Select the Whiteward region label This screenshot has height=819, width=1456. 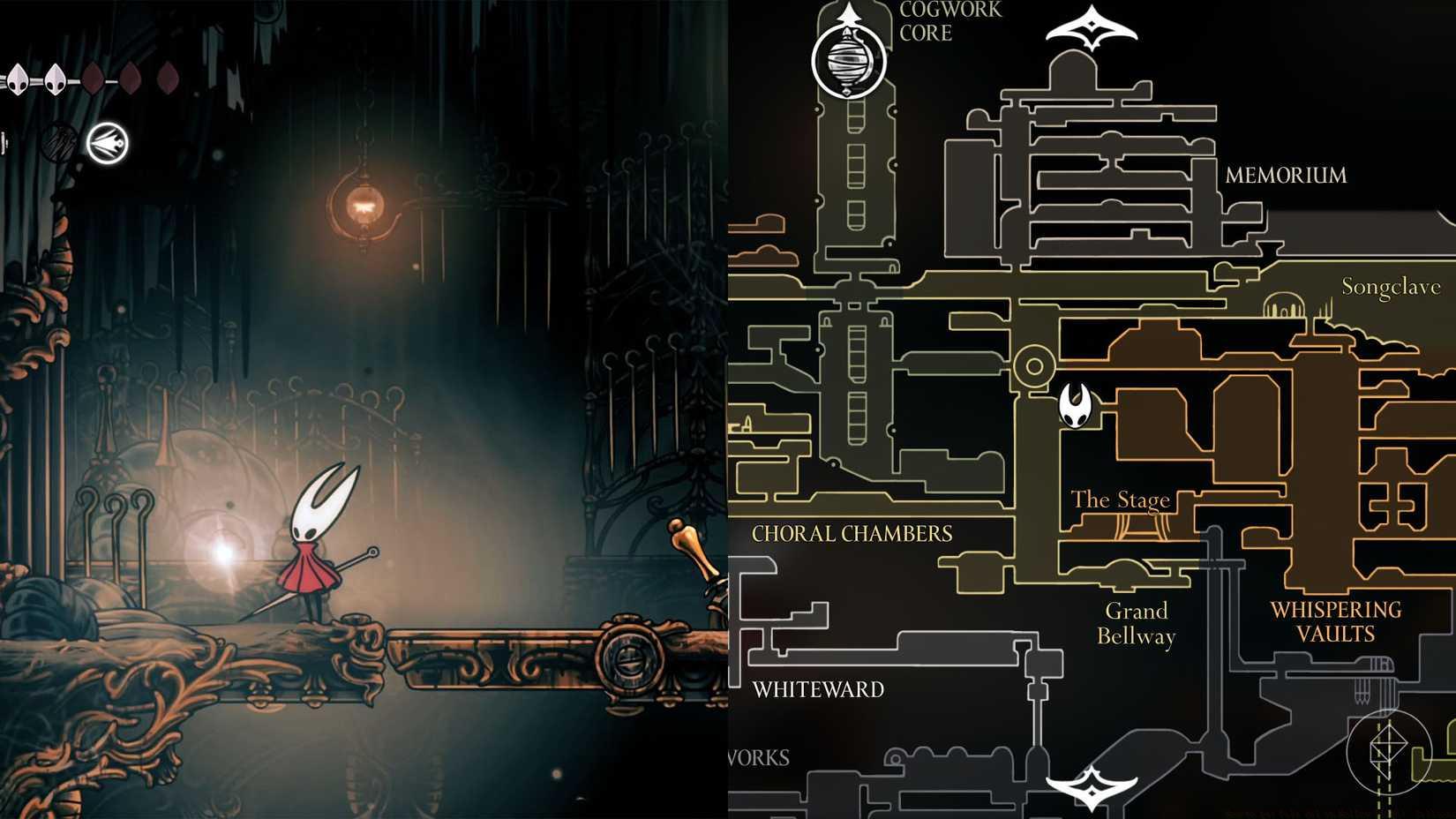(x=816, y=690)
